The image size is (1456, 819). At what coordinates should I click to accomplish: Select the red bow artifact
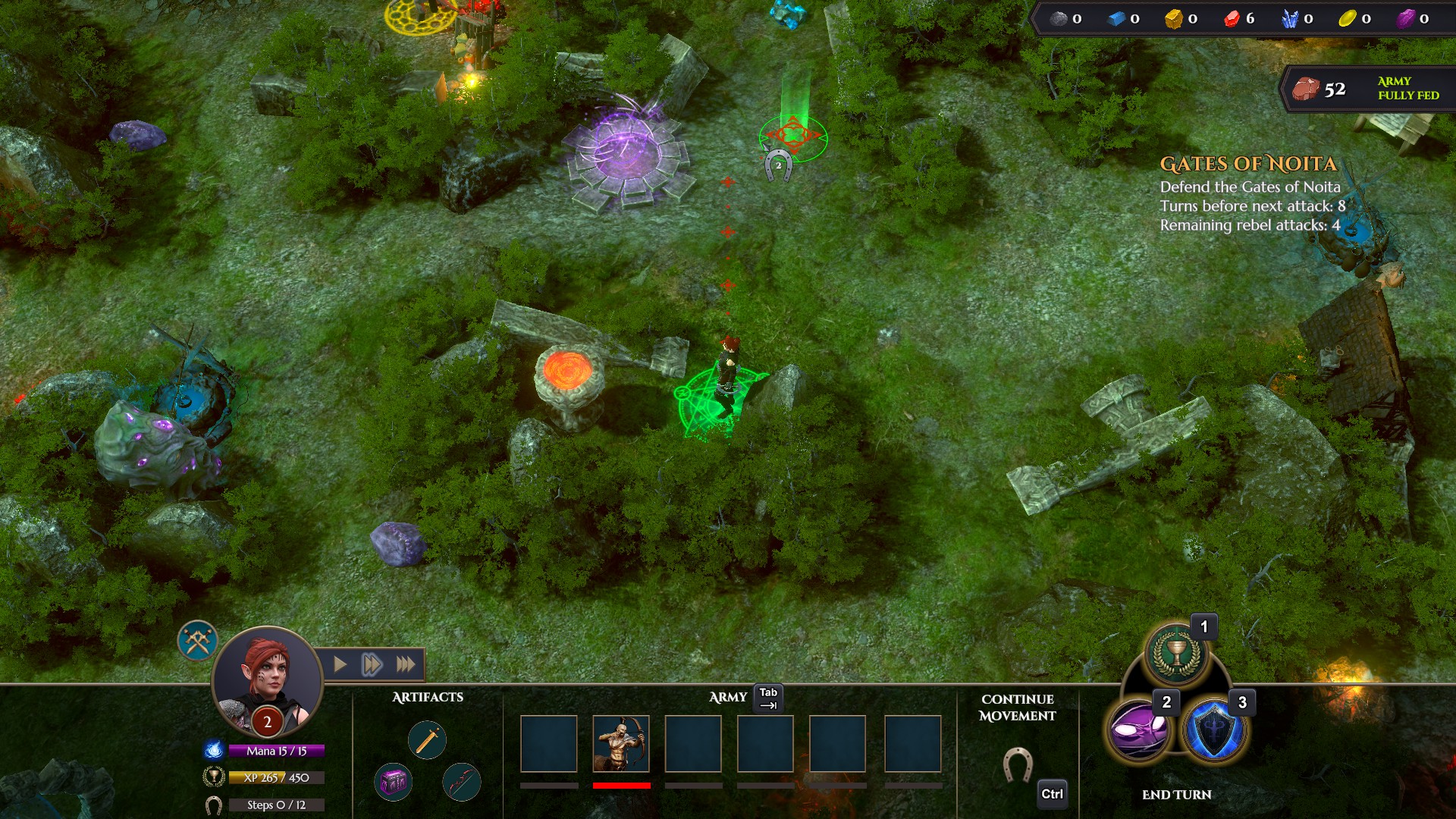point(461,782)
